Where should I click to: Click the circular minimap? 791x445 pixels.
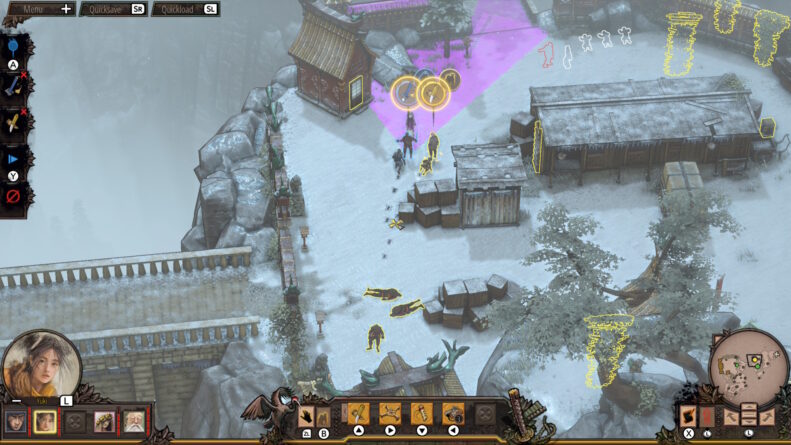748,366
